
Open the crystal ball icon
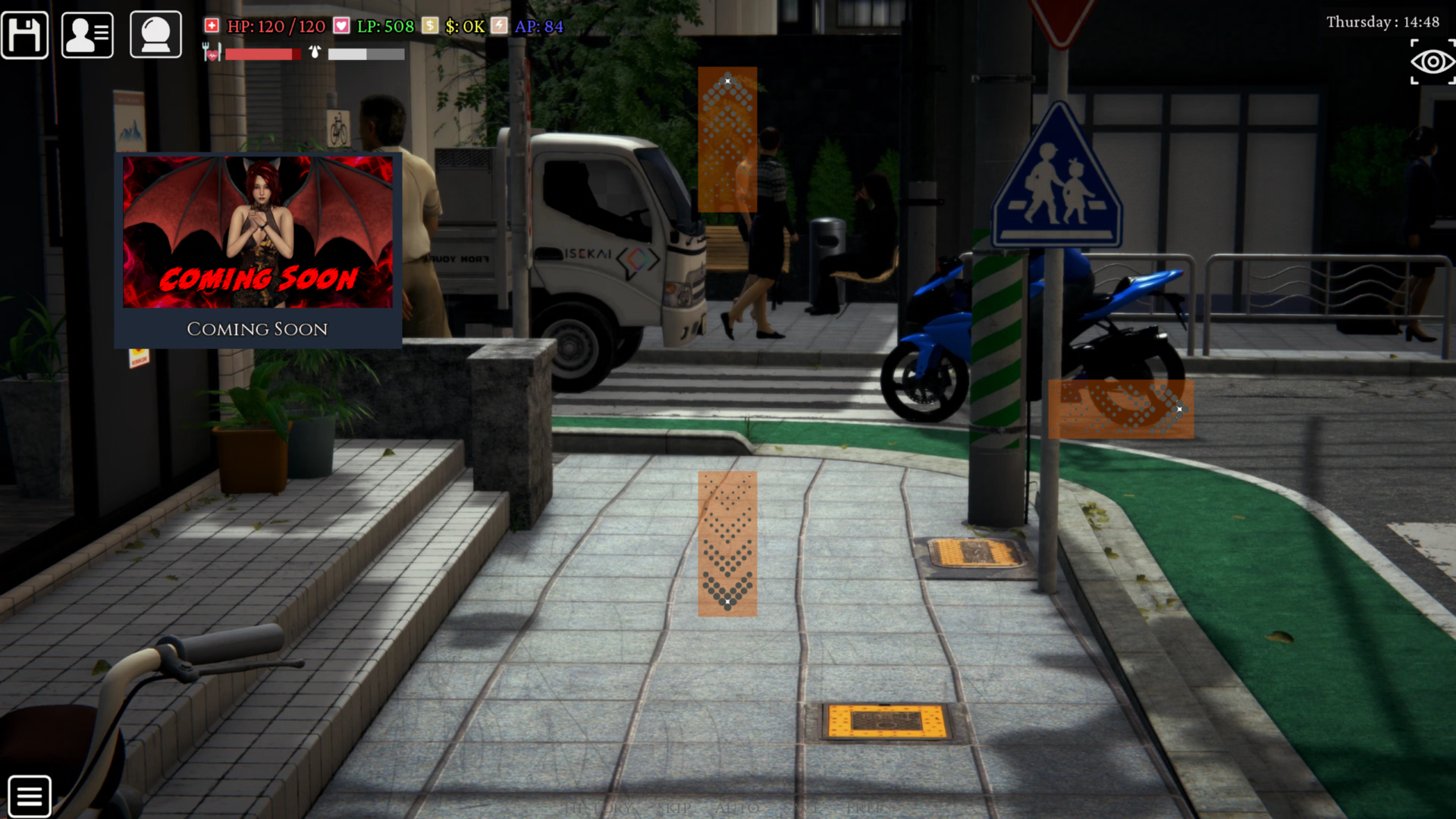point(155,35)
